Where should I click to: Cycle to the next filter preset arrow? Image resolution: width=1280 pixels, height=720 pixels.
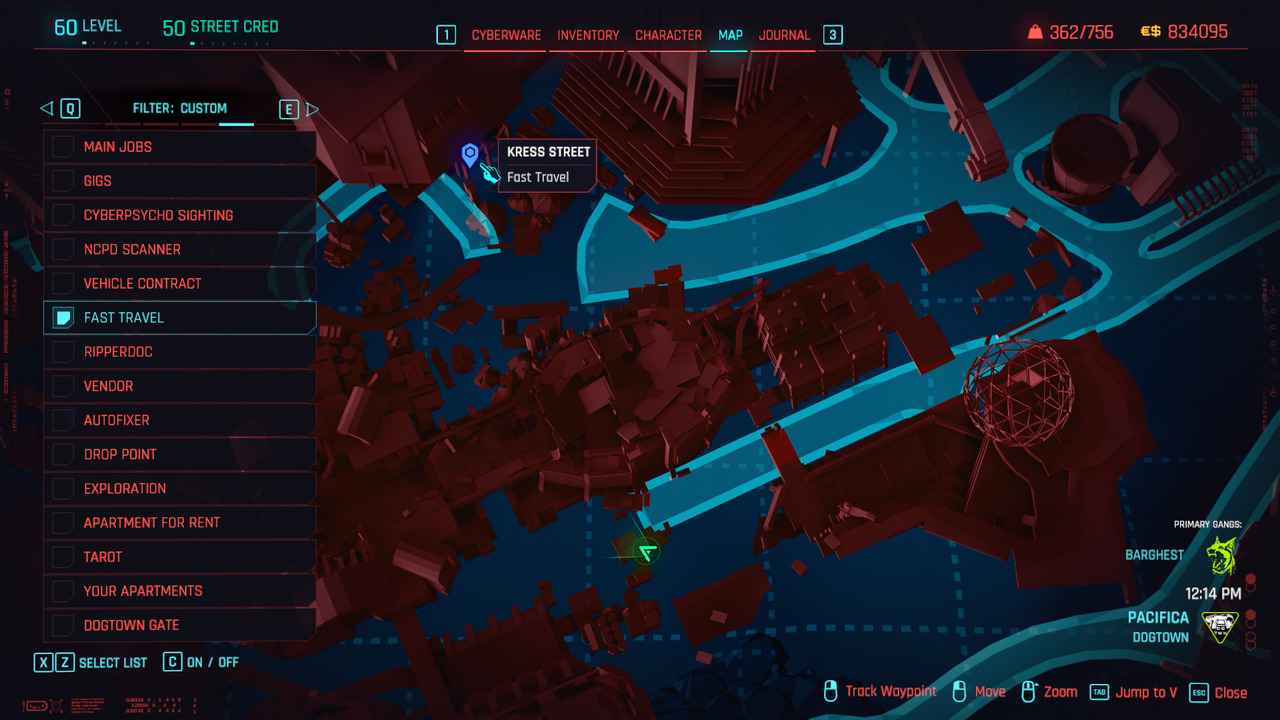pos(312,109)
